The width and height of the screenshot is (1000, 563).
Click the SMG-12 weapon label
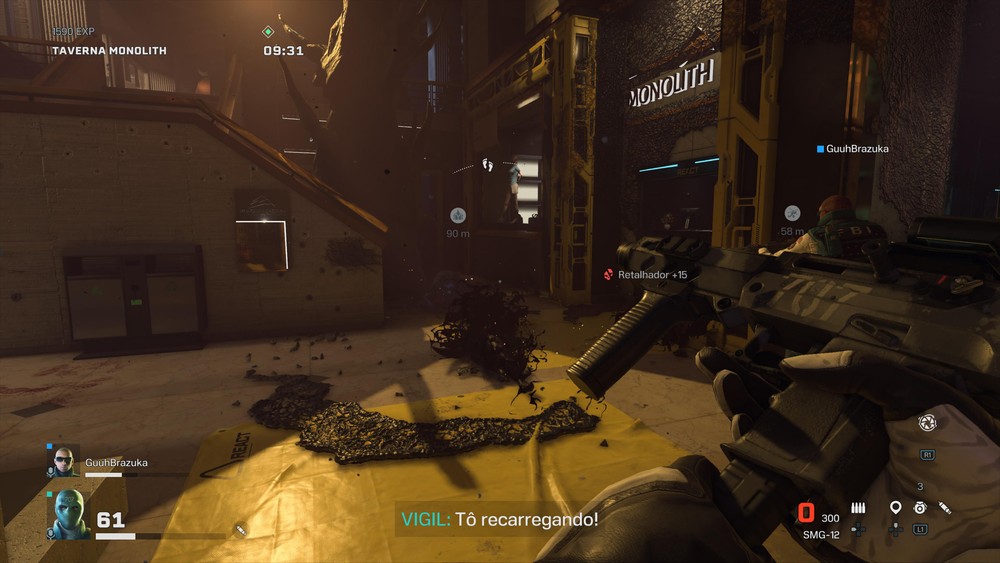pos(819,534)
